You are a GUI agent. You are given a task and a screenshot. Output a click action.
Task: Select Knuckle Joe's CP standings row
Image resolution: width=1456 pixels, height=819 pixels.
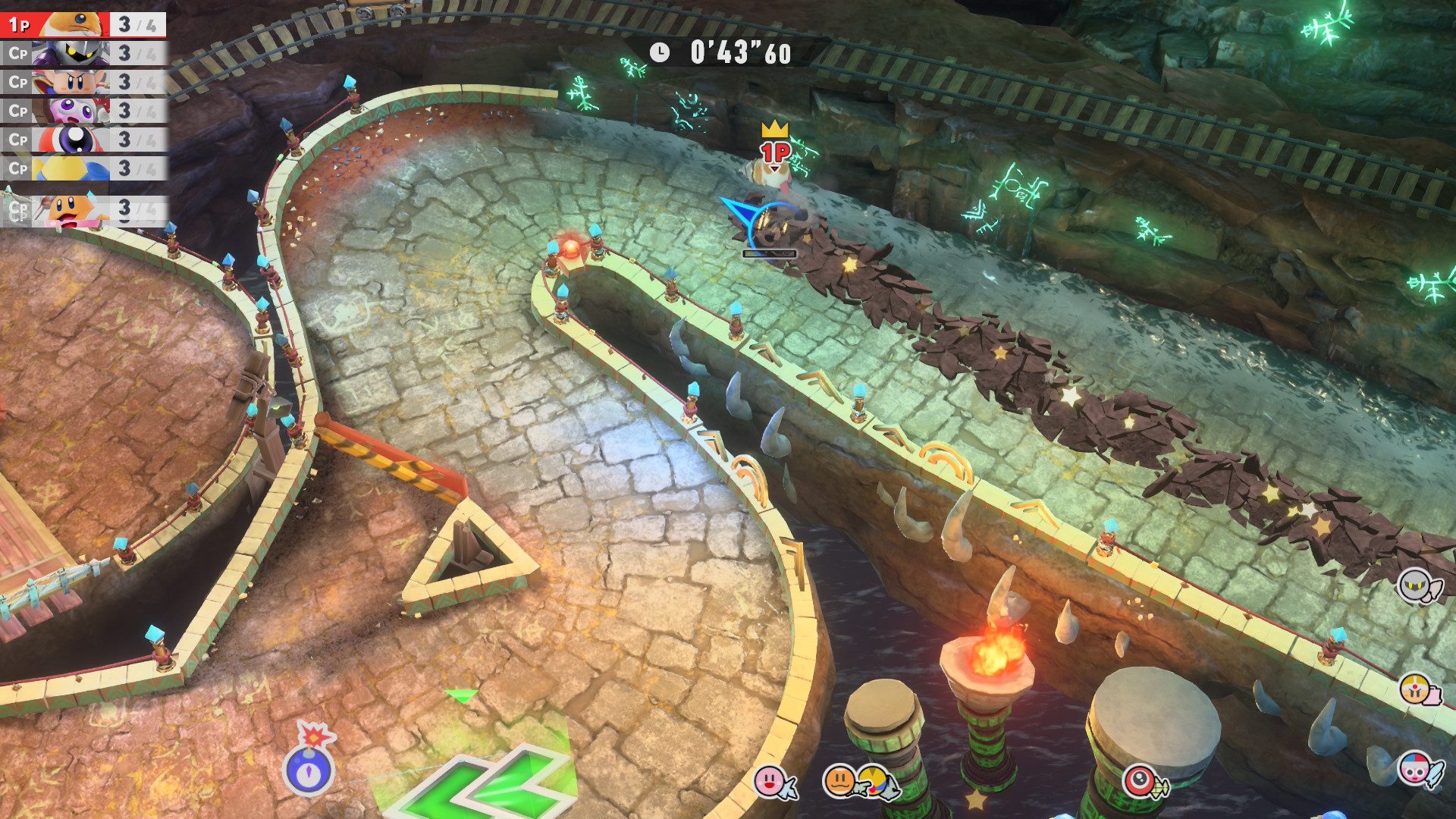83,82
